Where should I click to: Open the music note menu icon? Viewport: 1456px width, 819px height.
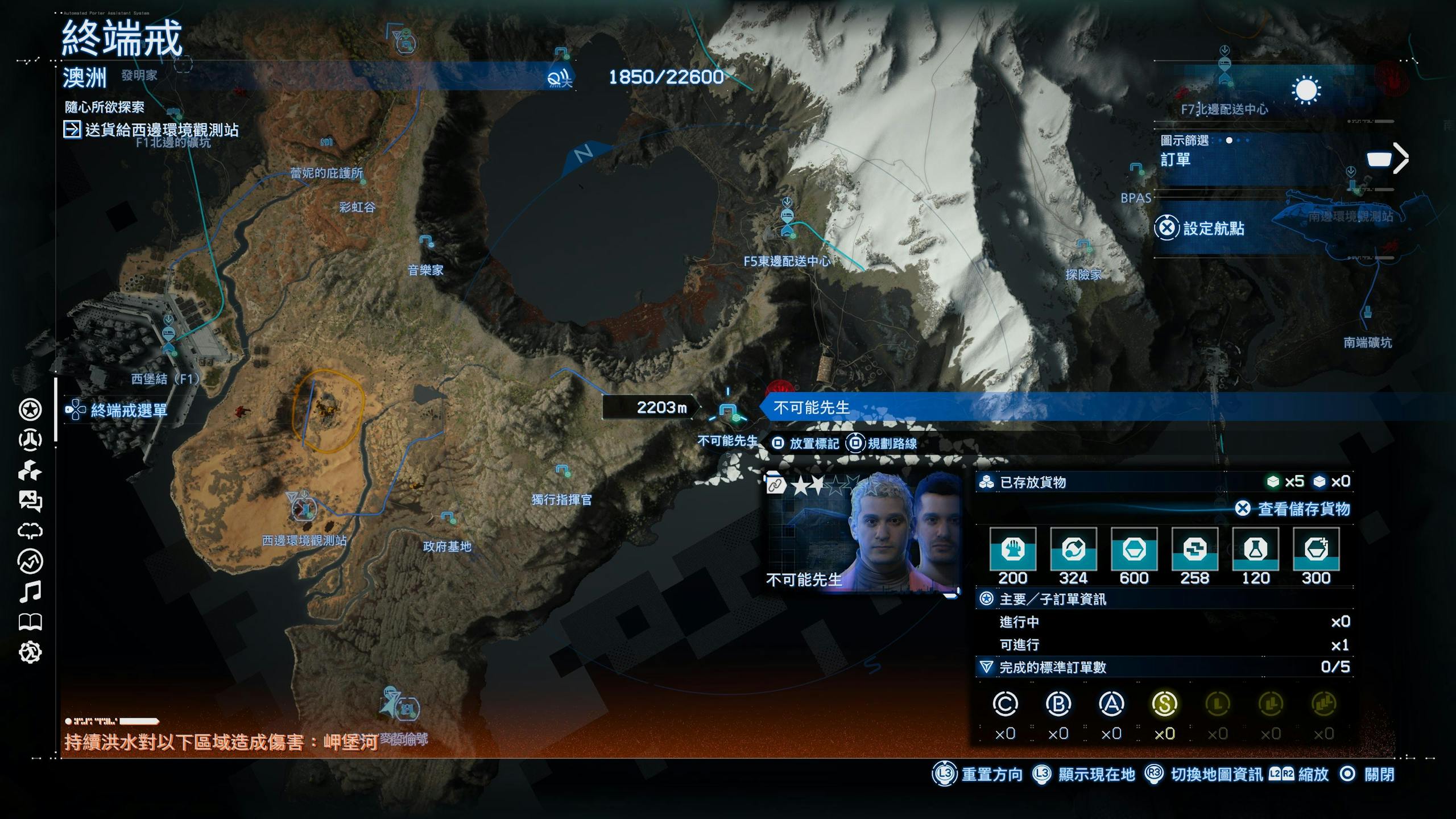(x=30, y=591)
